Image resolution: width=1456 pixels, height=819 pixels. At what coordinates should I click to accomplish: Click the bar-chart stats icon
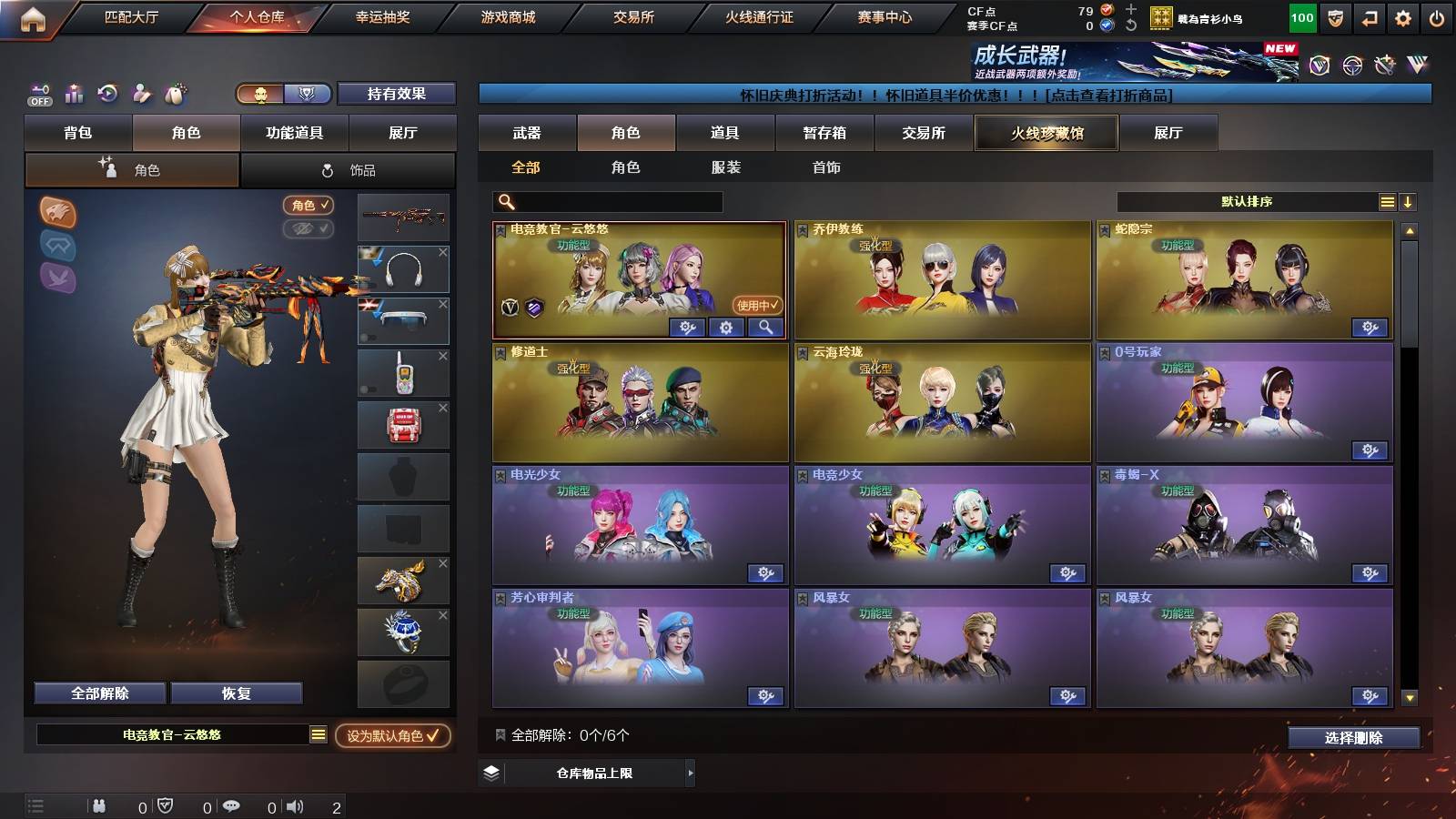click(73, 95)
